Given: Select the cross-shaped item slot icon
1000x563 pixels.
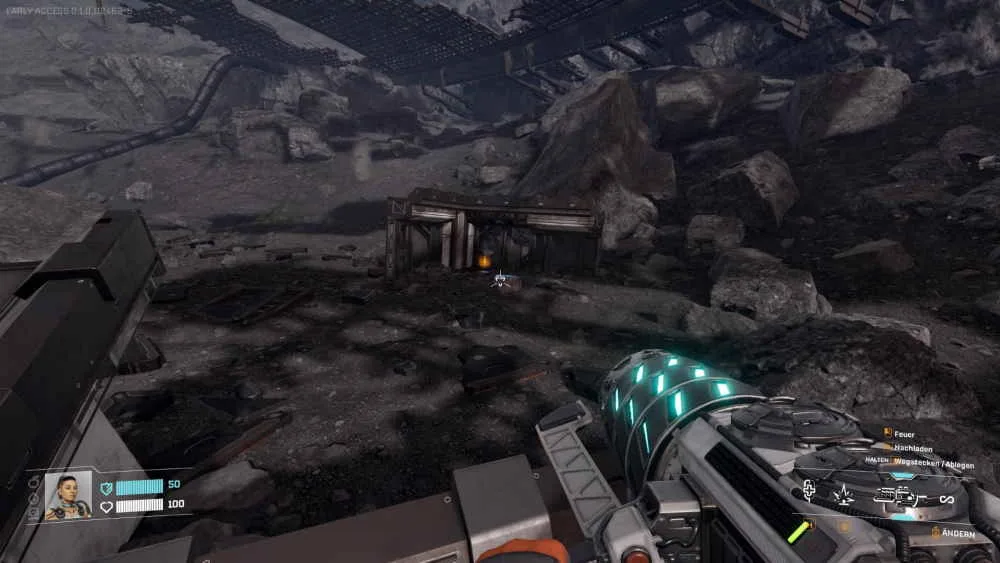Looking at the screenshot, I should click(x=810, y=490).
